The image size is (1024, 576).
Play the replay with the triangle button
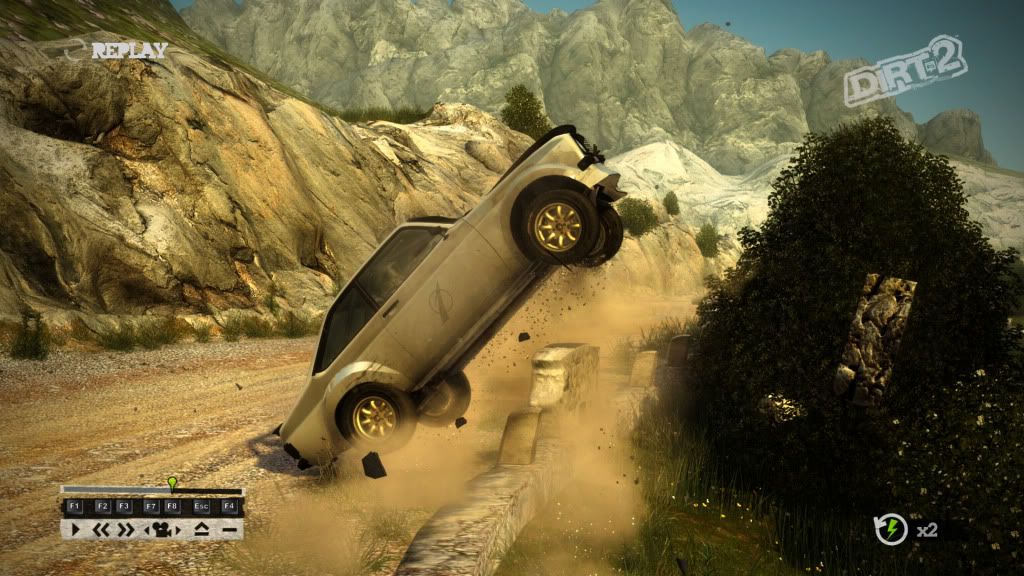pos(76,529)
